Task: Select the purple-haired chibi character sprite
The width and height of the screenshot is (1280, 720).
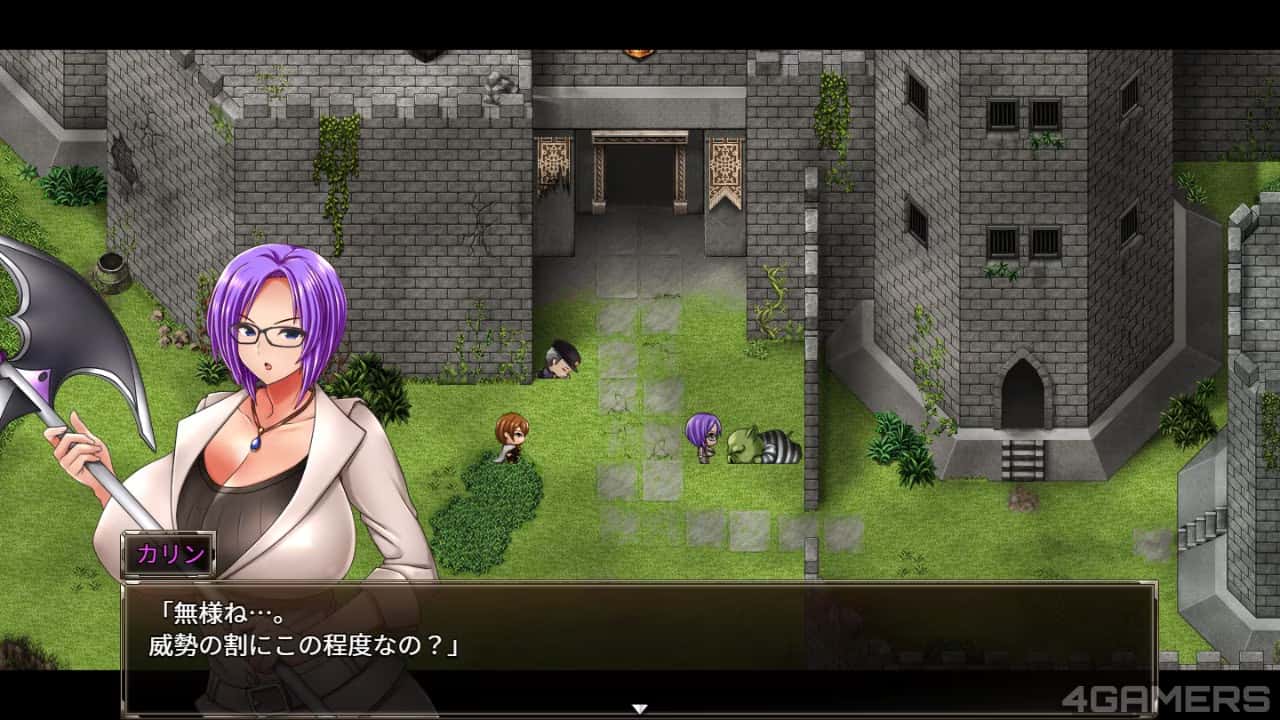Action: pyautogui.click(x=700, y=435)
